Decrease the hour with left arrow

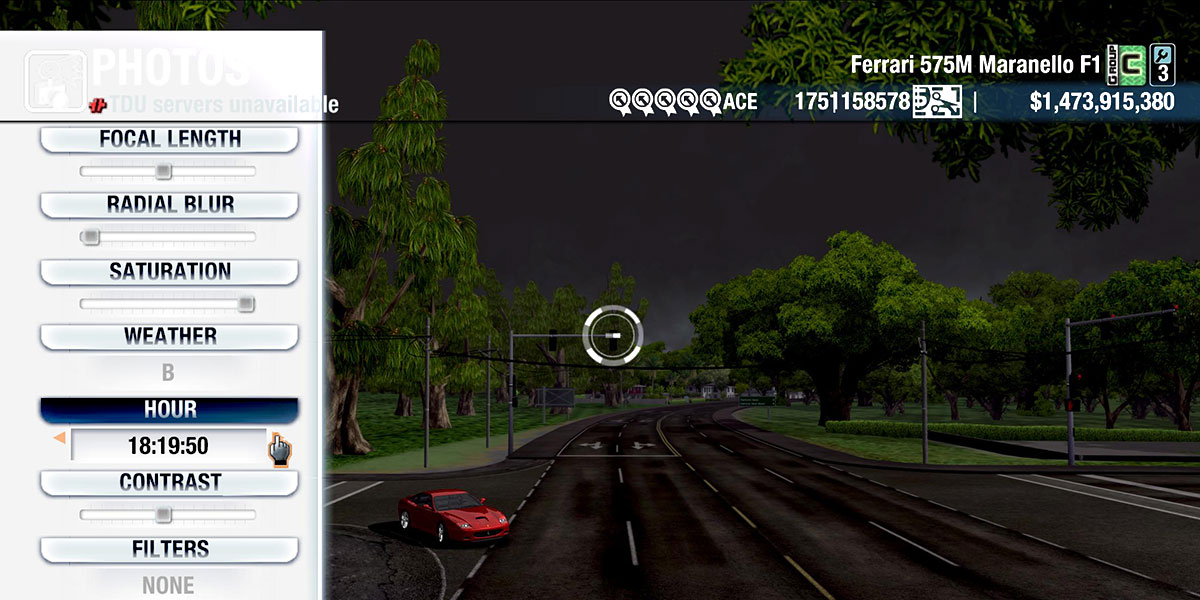(x=59, y=438)
